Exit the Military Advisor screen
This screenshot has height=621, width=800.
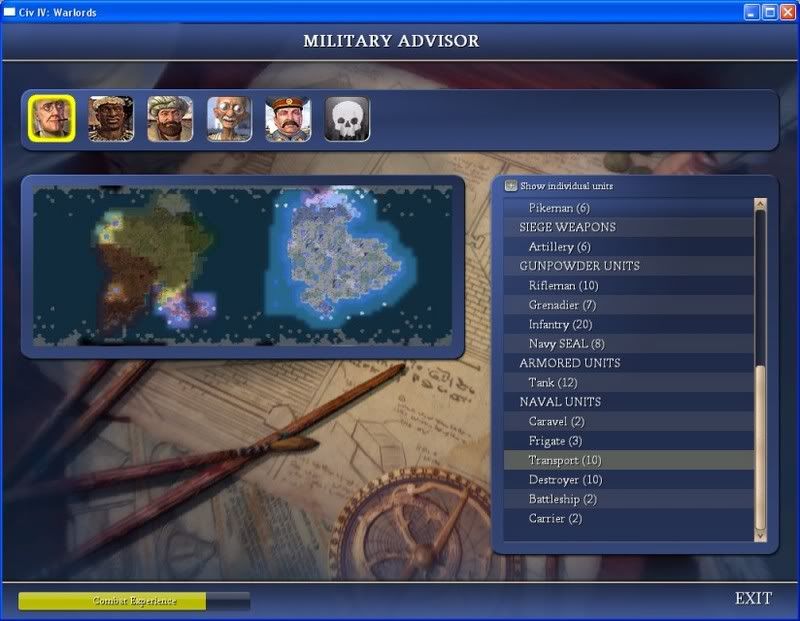click(x=753, y=599)
